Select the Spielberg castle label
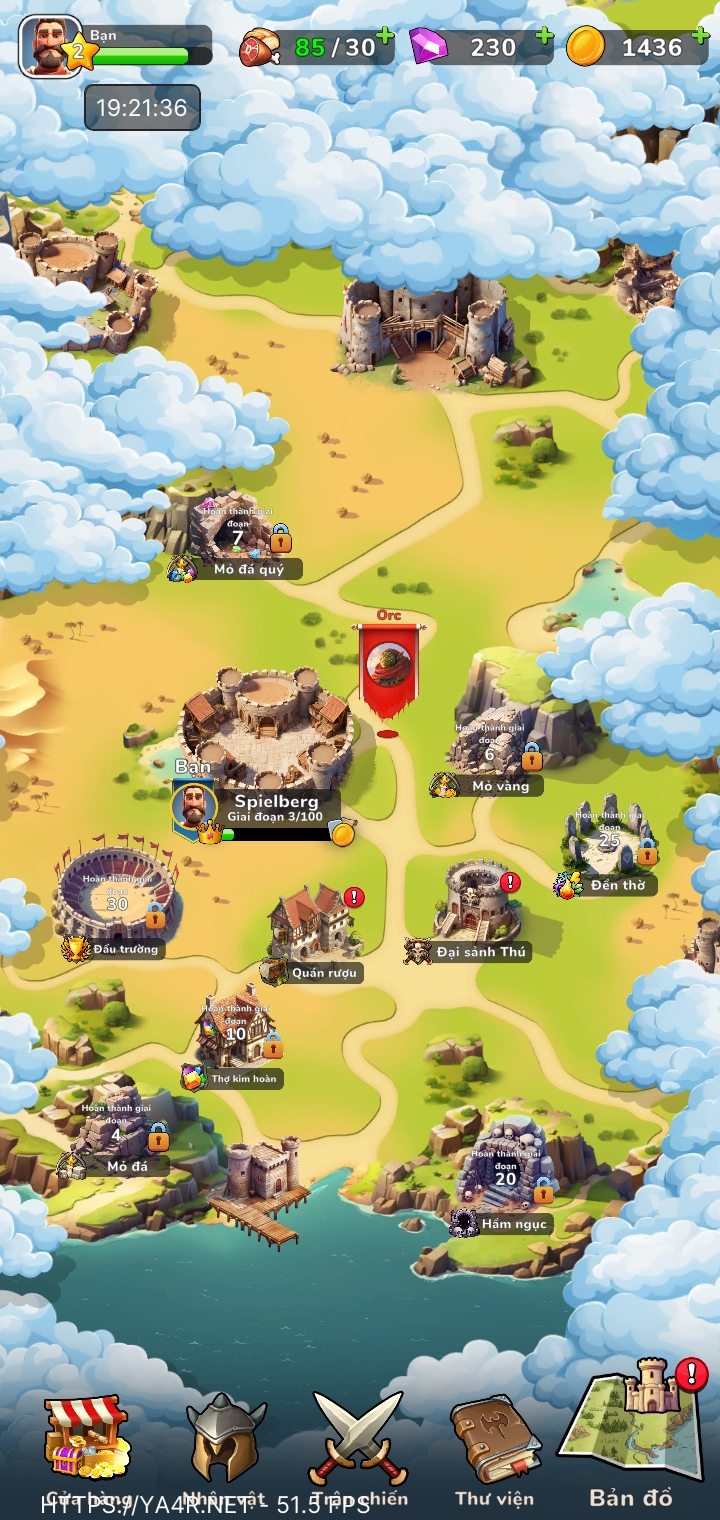The width and height of the screenshot is (720, 1520). 275,808
